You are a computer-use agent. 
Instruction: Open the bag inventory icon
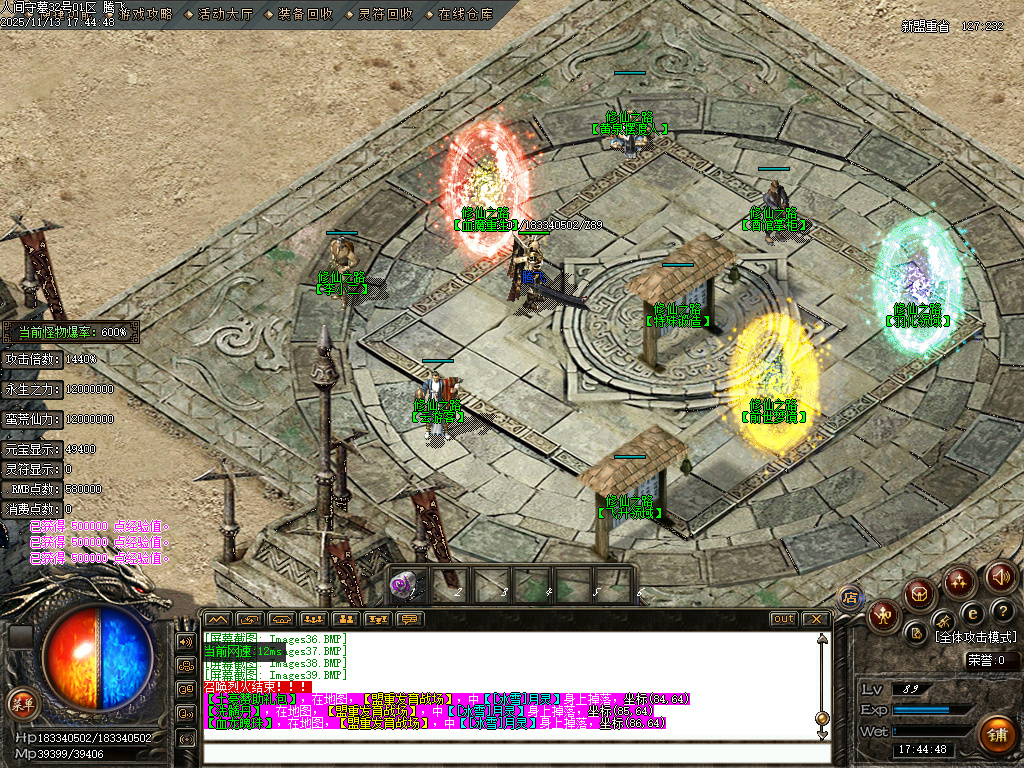click(x=919, y=594)
